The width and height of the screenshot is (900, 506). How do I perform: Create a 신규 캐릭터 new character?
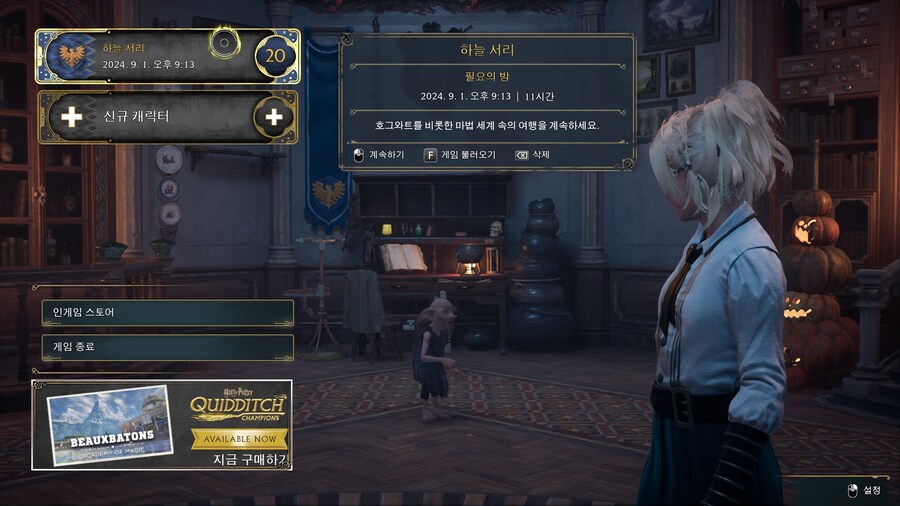pyautogui.click(x=166, y=117)
